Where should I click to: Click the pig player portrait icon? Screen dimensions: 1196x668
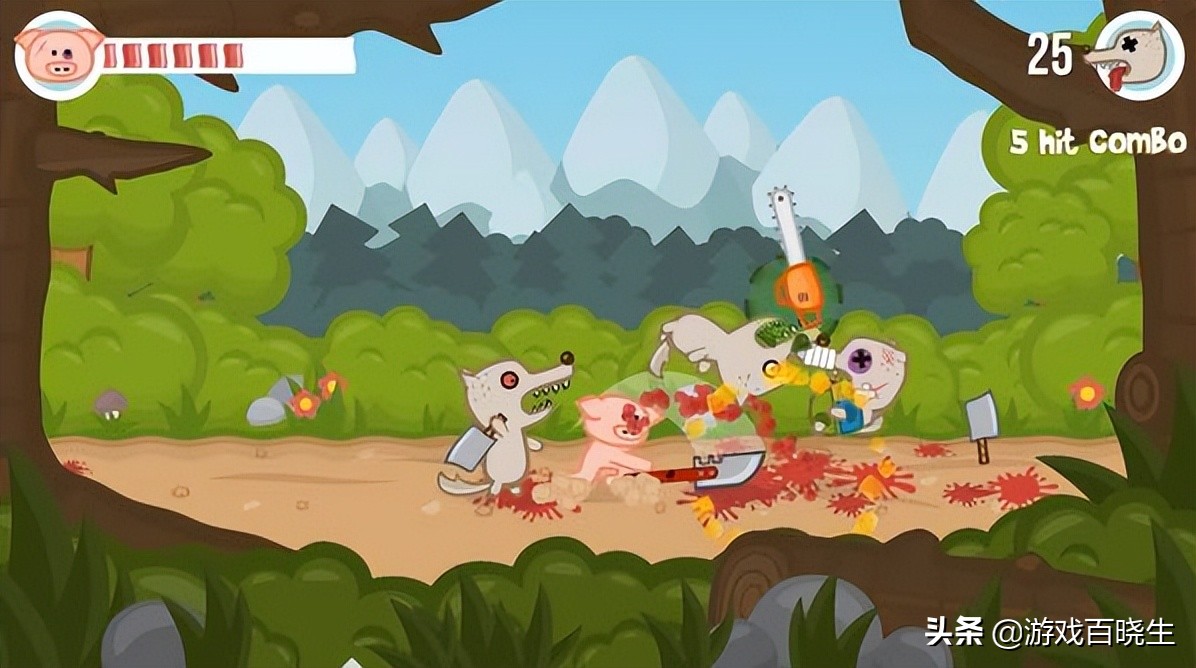[x=59, y=54]
